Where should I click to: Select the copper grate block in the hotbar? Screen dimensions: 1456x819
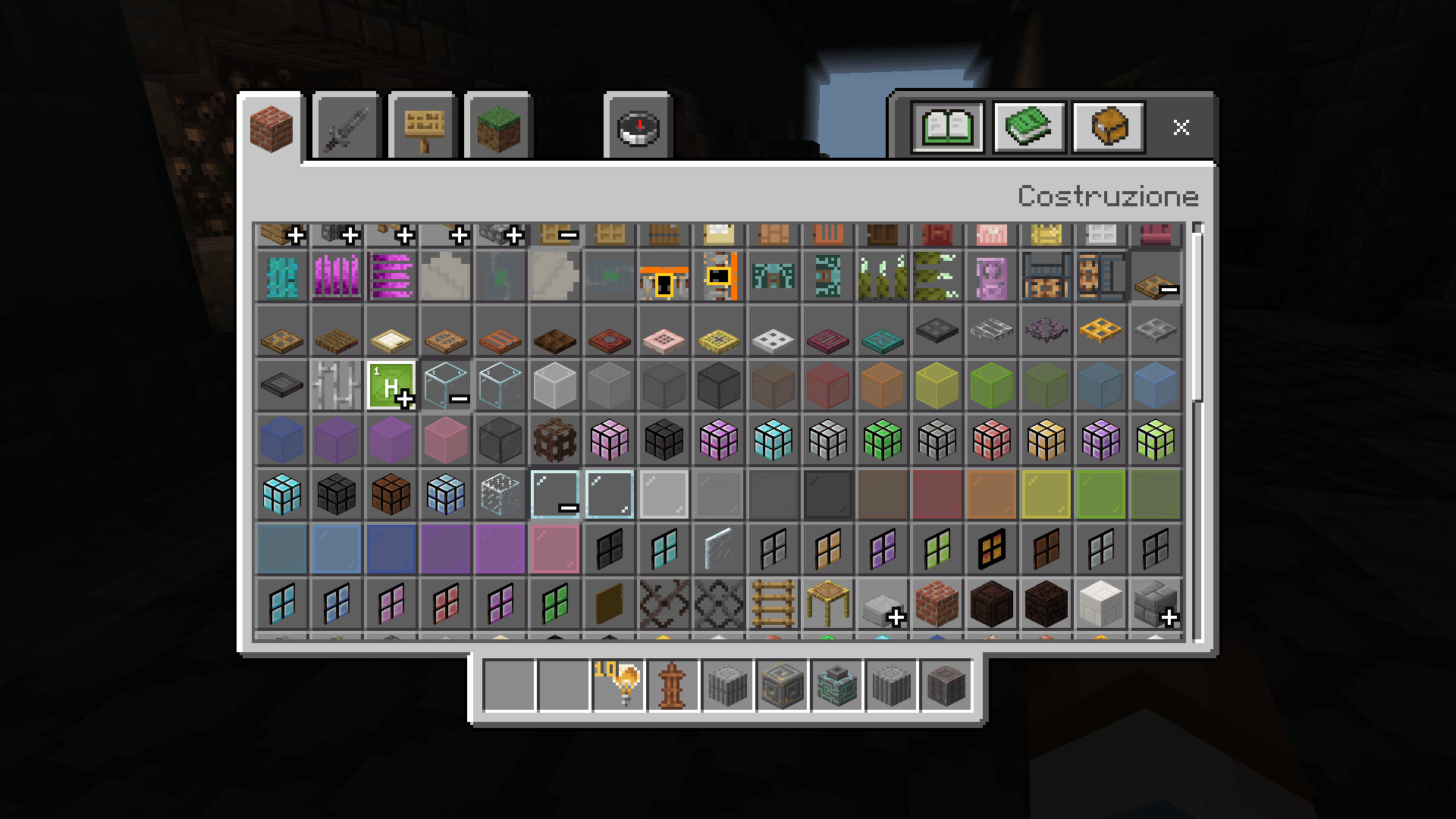(728, 686)
